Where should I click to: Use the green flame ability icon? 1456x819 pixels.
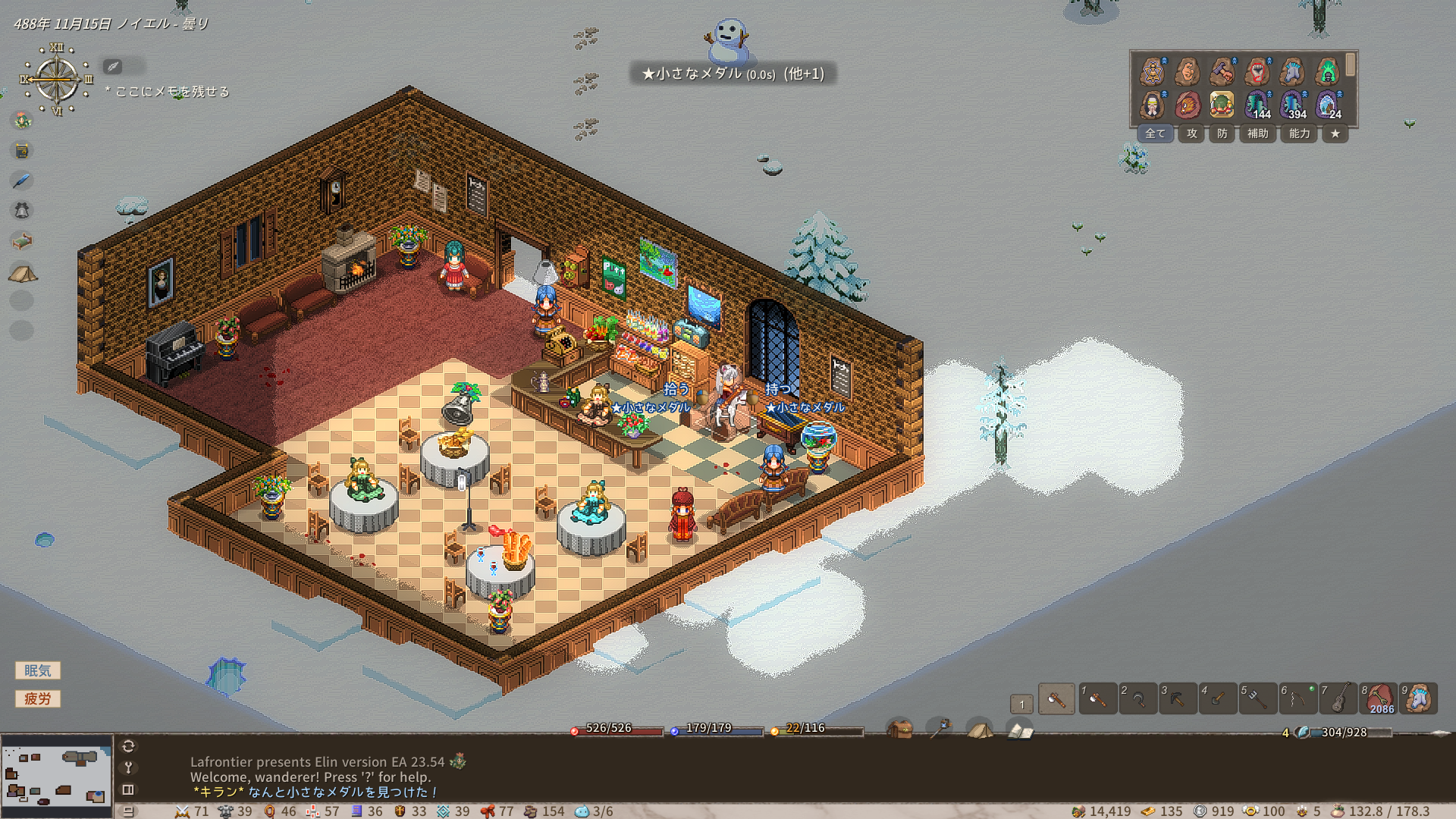1327,72
